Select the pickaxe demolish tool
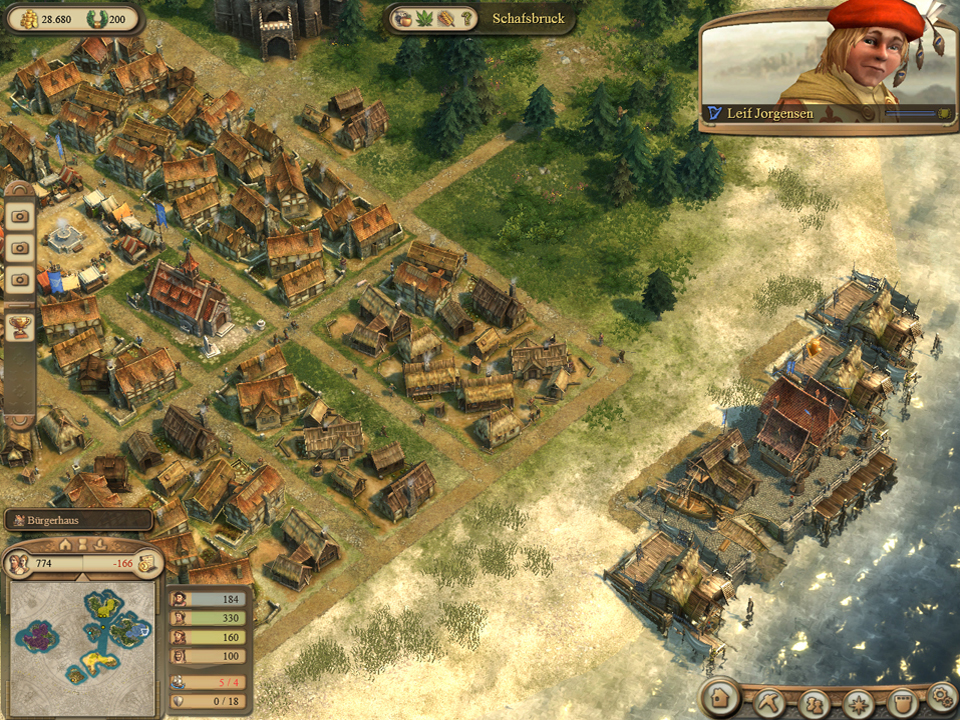Viewport: 960px width, 720px height. [769, 701]
